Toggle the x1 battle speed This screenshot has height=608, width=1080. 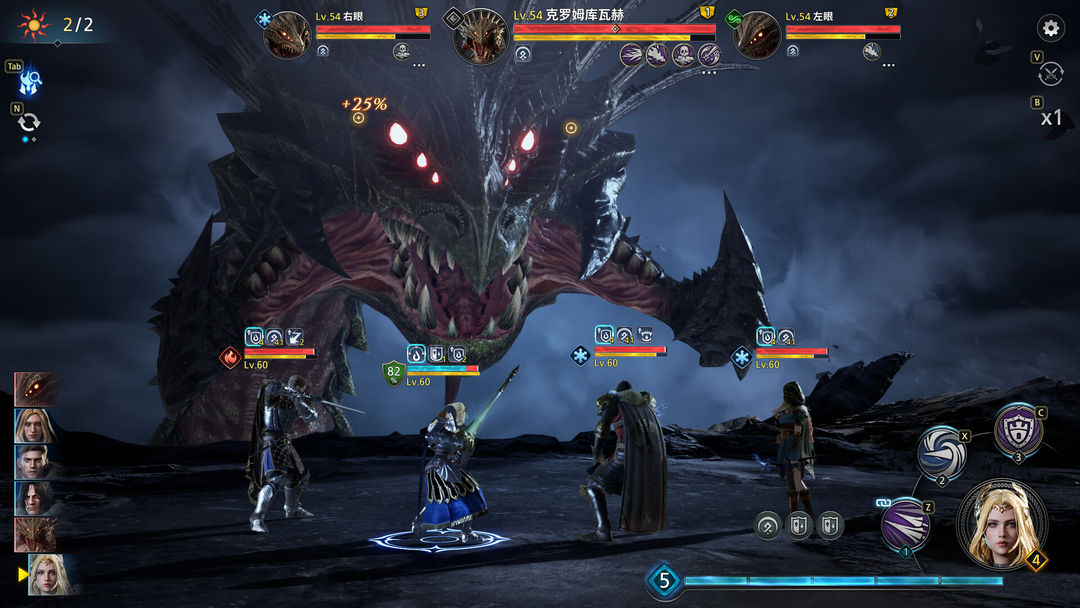1051,118
